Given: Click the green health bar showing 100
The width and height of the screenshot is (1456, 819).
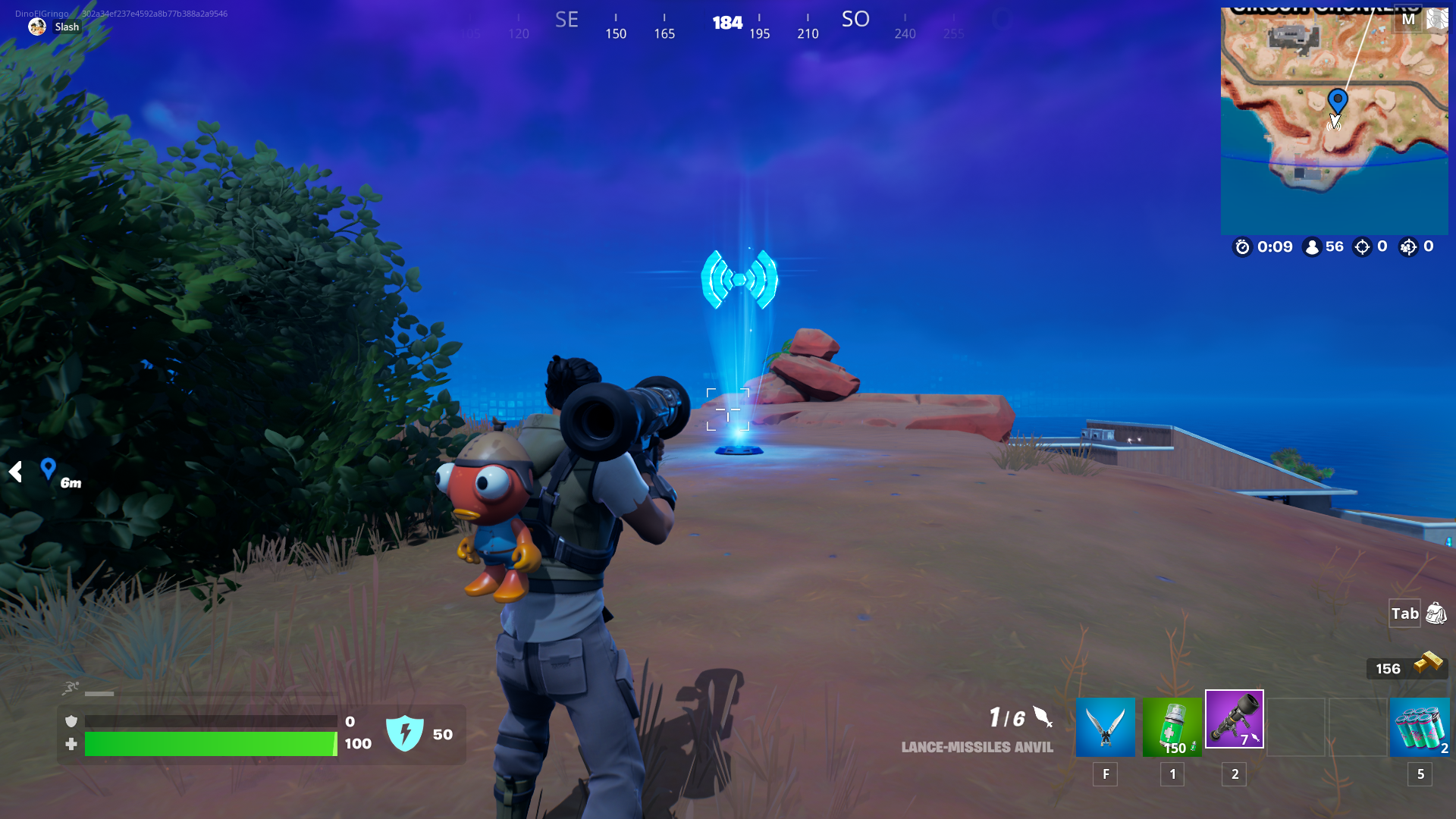Looking at the screenshot, I should click(211, 744).
